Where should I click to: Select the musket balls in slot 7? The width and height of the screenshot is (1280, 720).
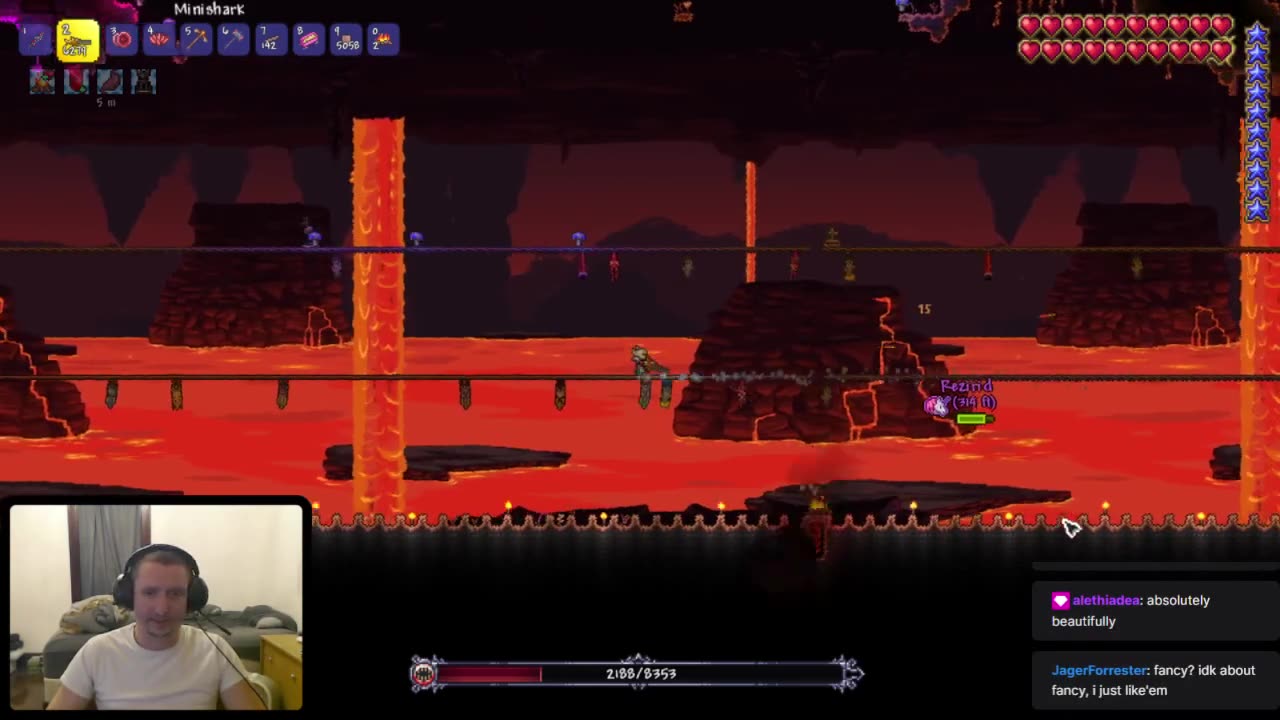click(270, 40)
